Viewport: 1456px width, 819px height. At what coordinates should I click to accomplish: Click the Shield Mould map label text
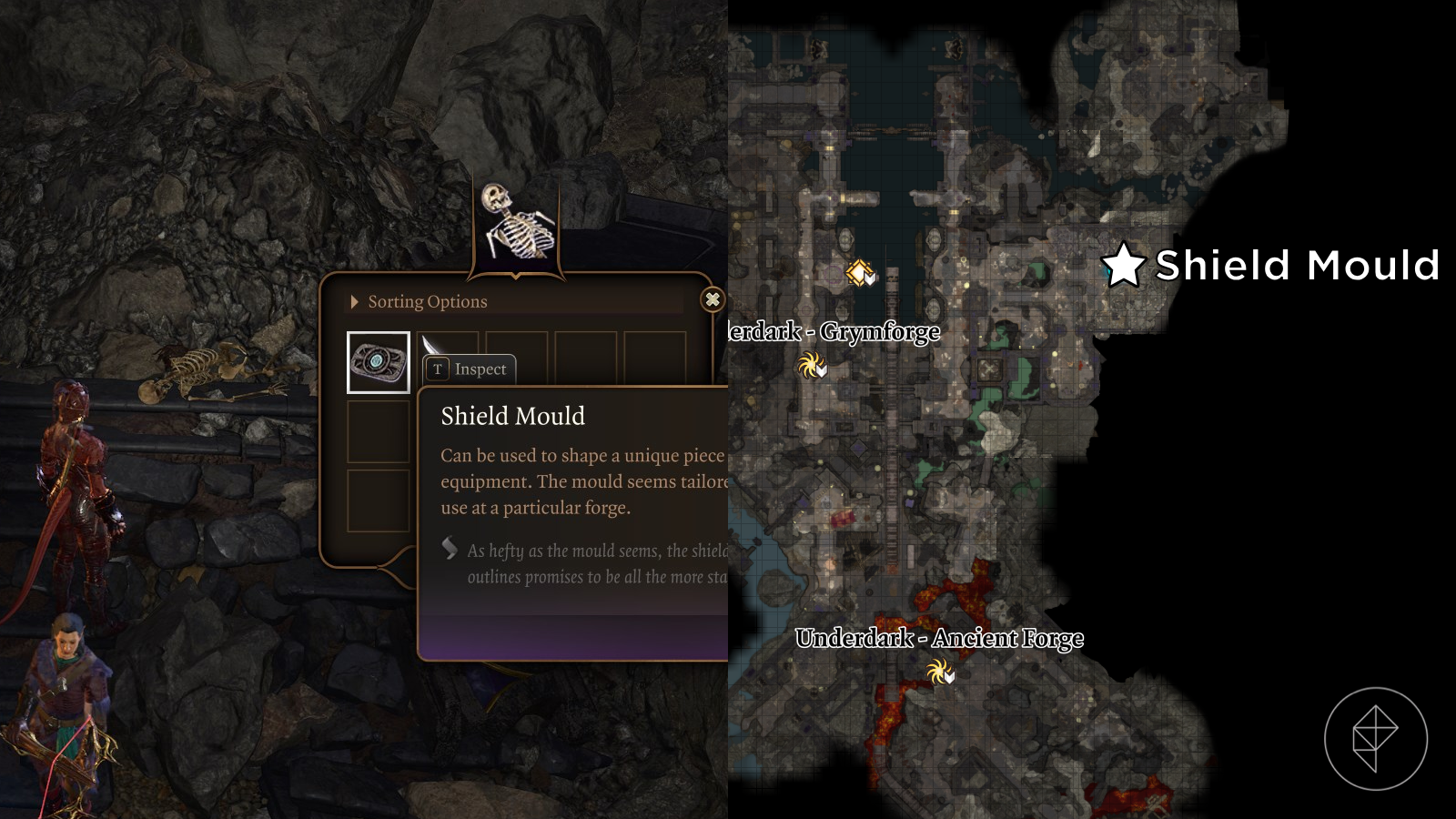pos(1296,266)
